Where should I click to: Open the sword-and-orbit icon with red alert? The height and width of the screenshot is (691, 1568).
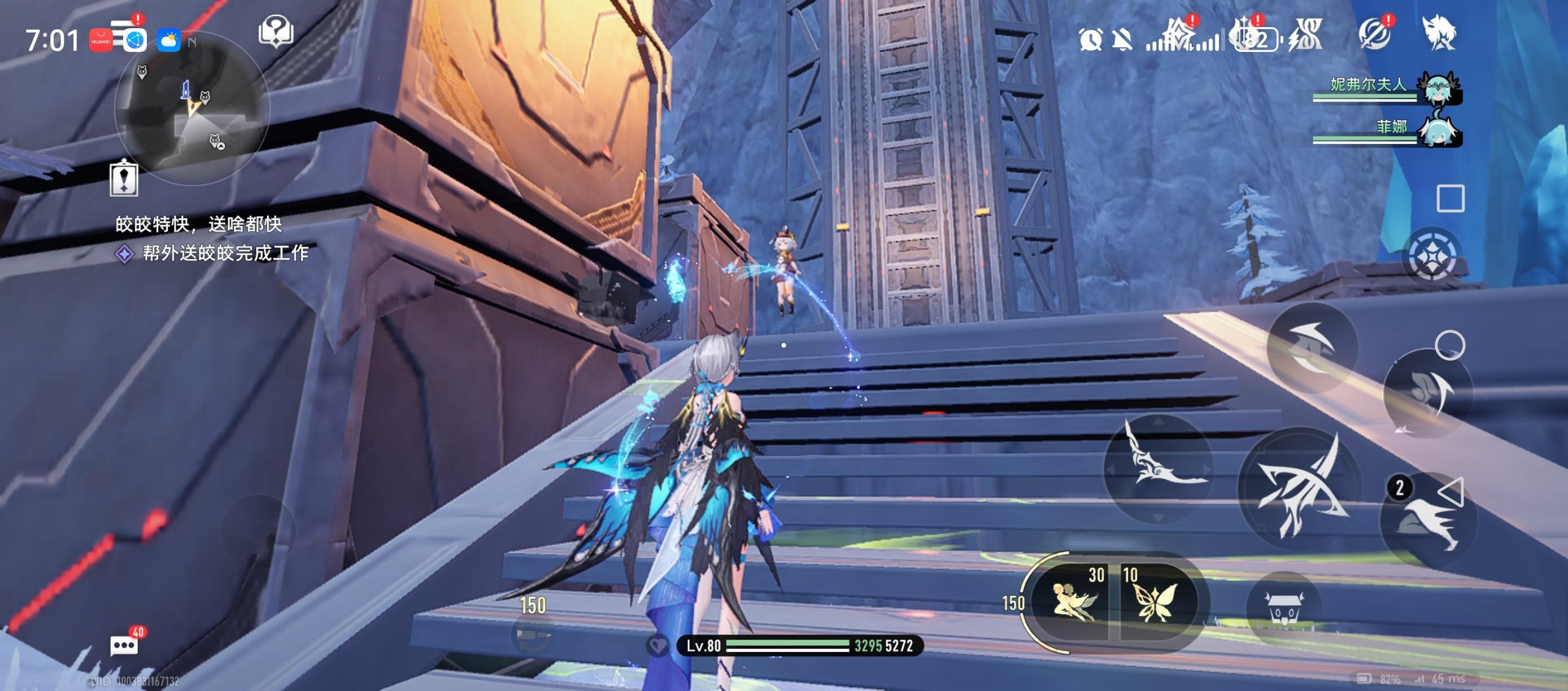click(x=1375, y=33)
